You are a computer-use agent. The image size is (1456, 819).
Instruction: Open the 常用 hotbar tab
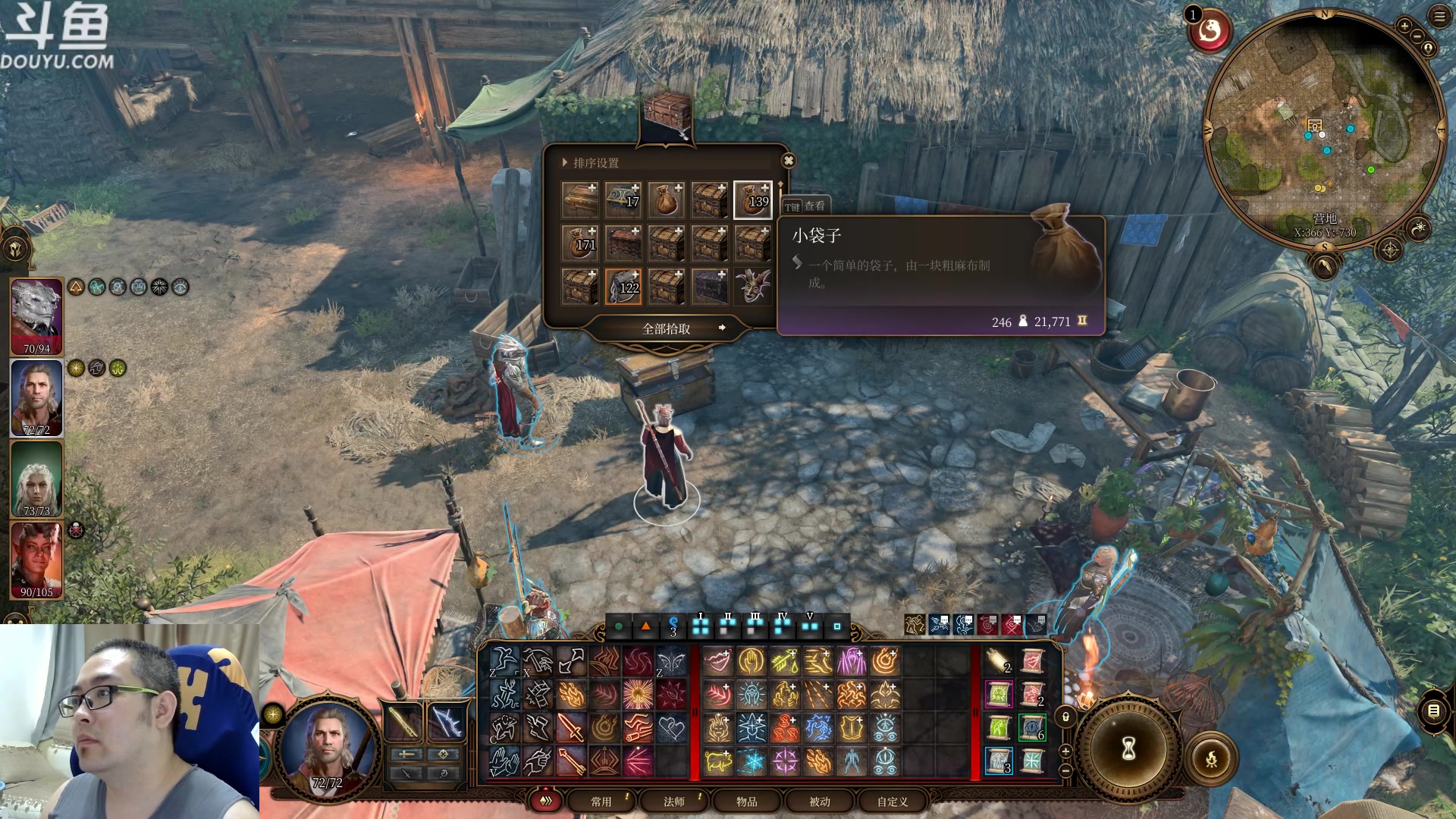pyautogui.click(x=601, y=802)
